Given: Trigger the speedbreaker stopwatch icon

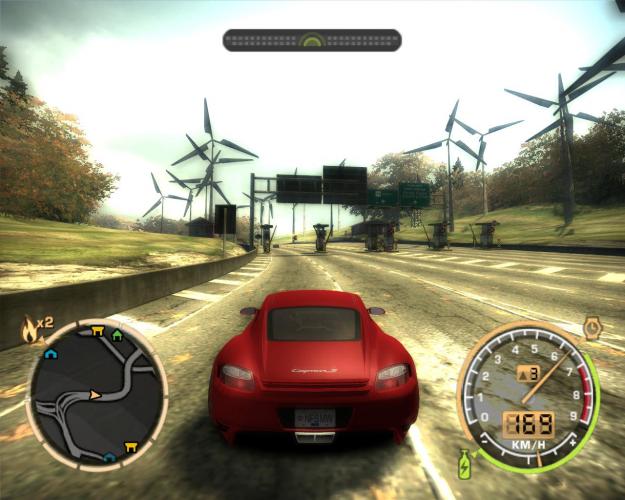Looking at the screenshot, I should pos(592,328).
